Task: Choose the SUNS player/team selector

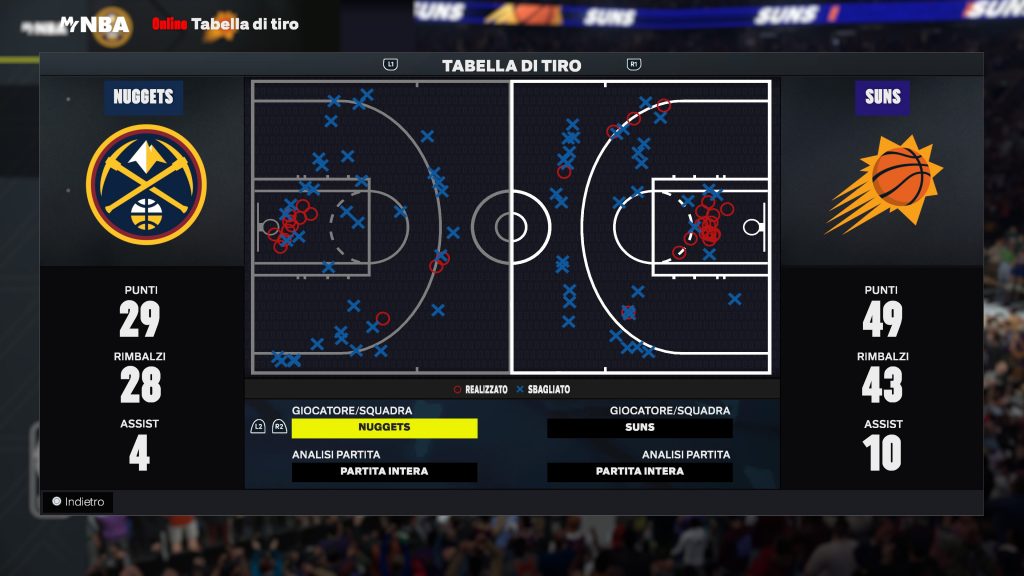Action: (x=640, y=428)
